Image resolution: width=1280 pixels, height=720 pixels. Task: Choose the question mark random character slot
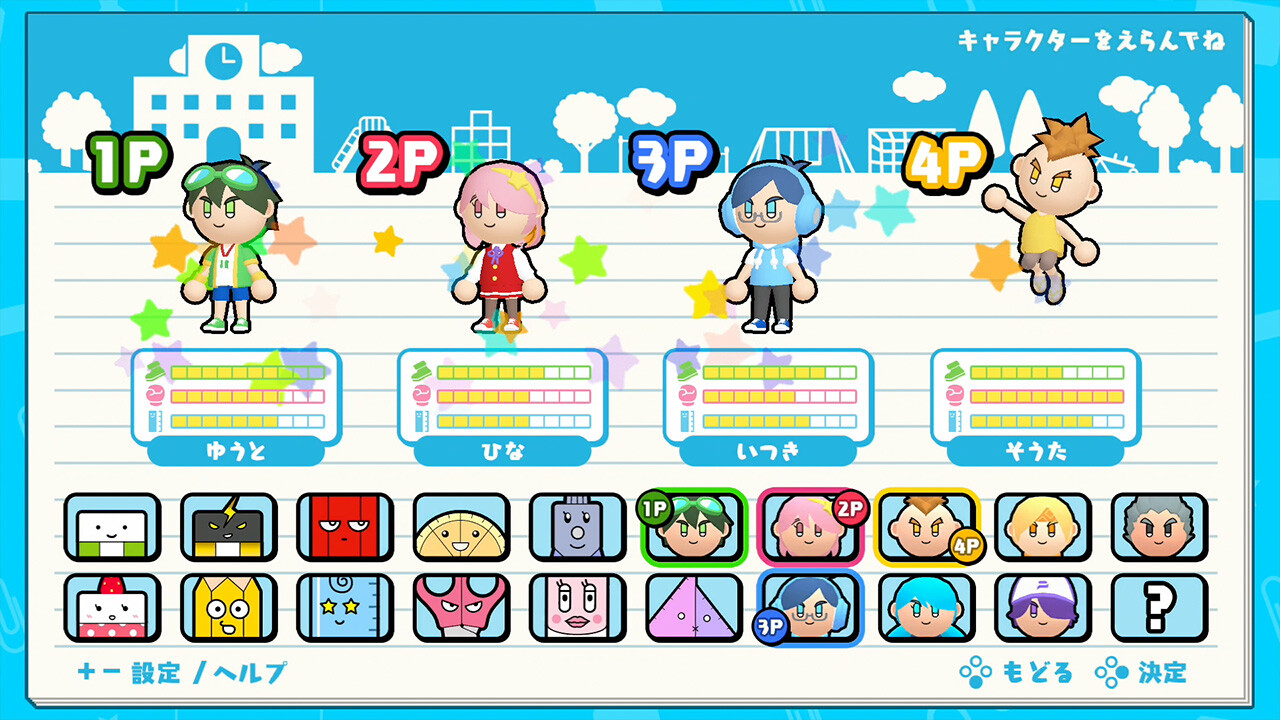pos(1159,613)
